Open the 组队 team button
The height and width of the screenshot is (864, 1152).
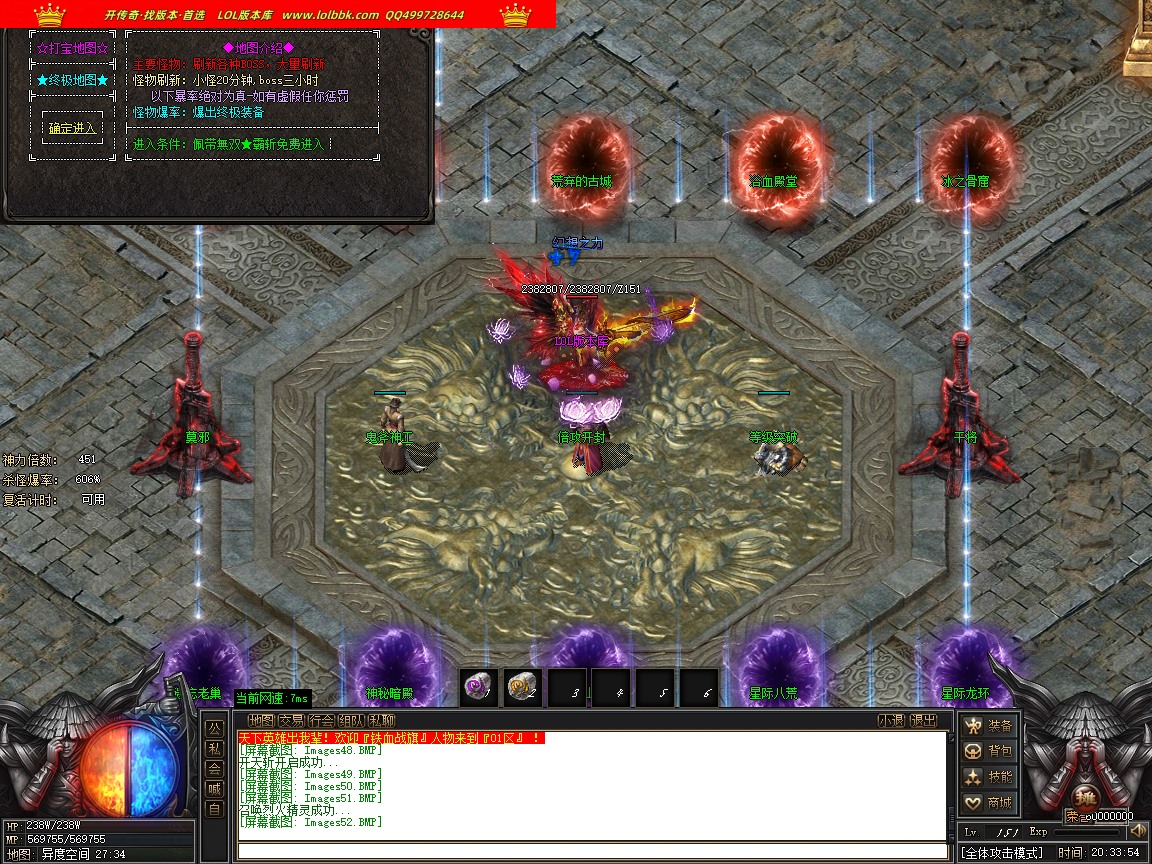pos(351,720)
